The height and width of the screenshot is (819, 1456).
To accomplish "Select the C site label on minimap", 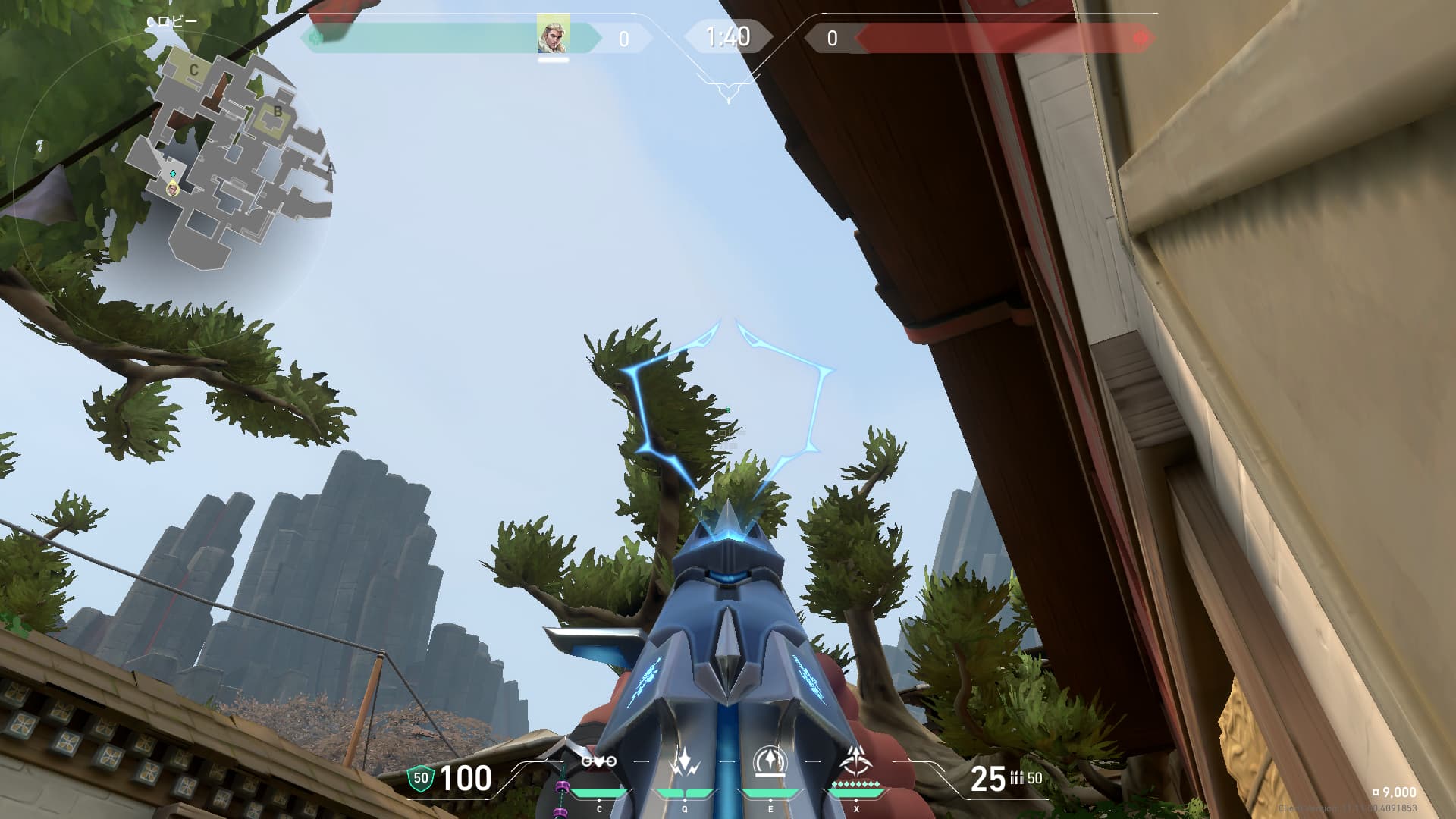I will (194, 70).
